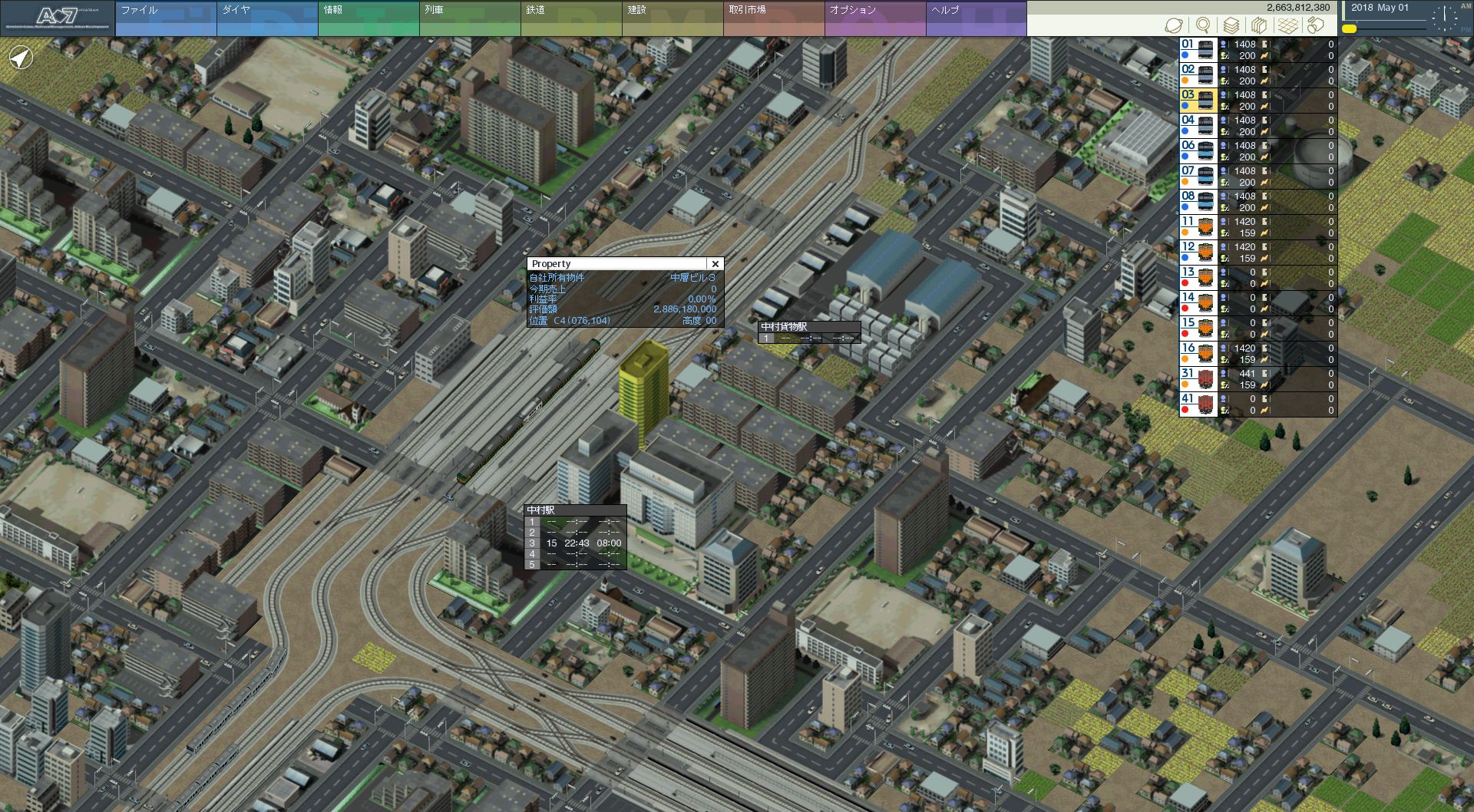Viewport: 1474px width, 812px height.
Task: Click the grid overlay icon
Action: click(1288, 25)
